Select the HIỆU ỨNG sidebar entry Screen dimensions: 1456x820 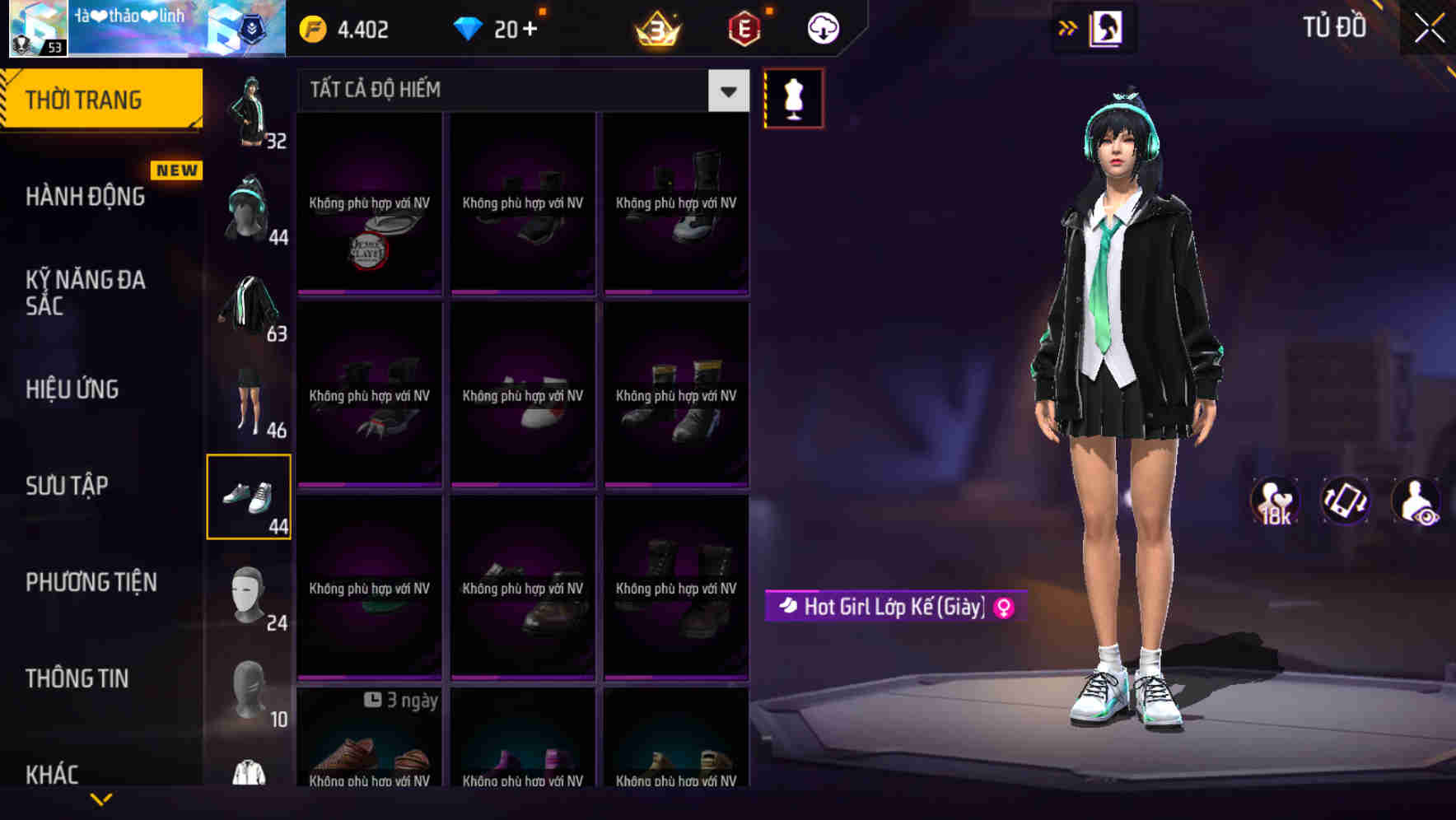click(72, 389)
